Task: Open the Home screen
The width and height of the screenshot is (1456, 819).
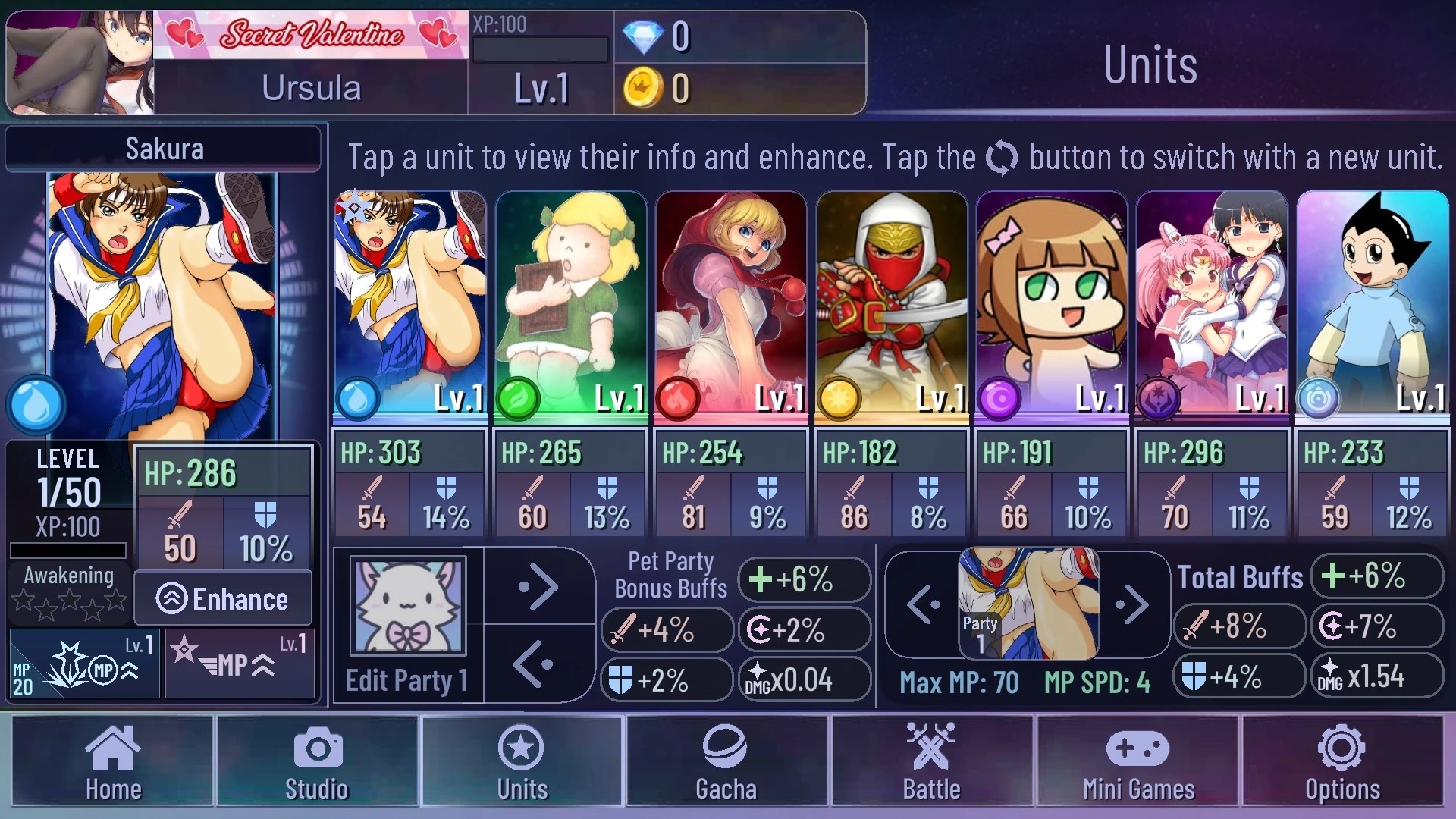Action: (112, 761)
